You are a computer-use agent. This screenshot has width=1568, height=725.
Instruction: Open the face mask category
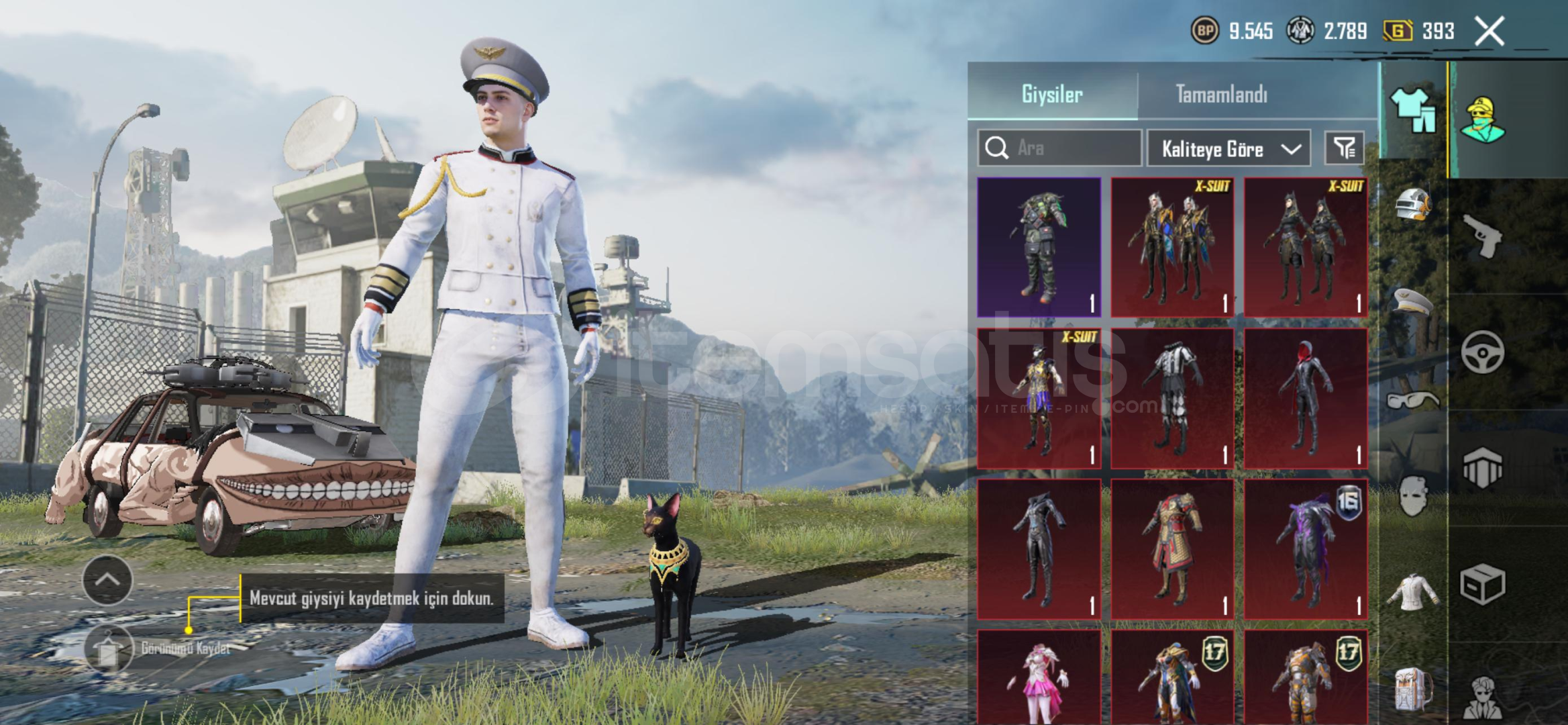(1413, 497)
